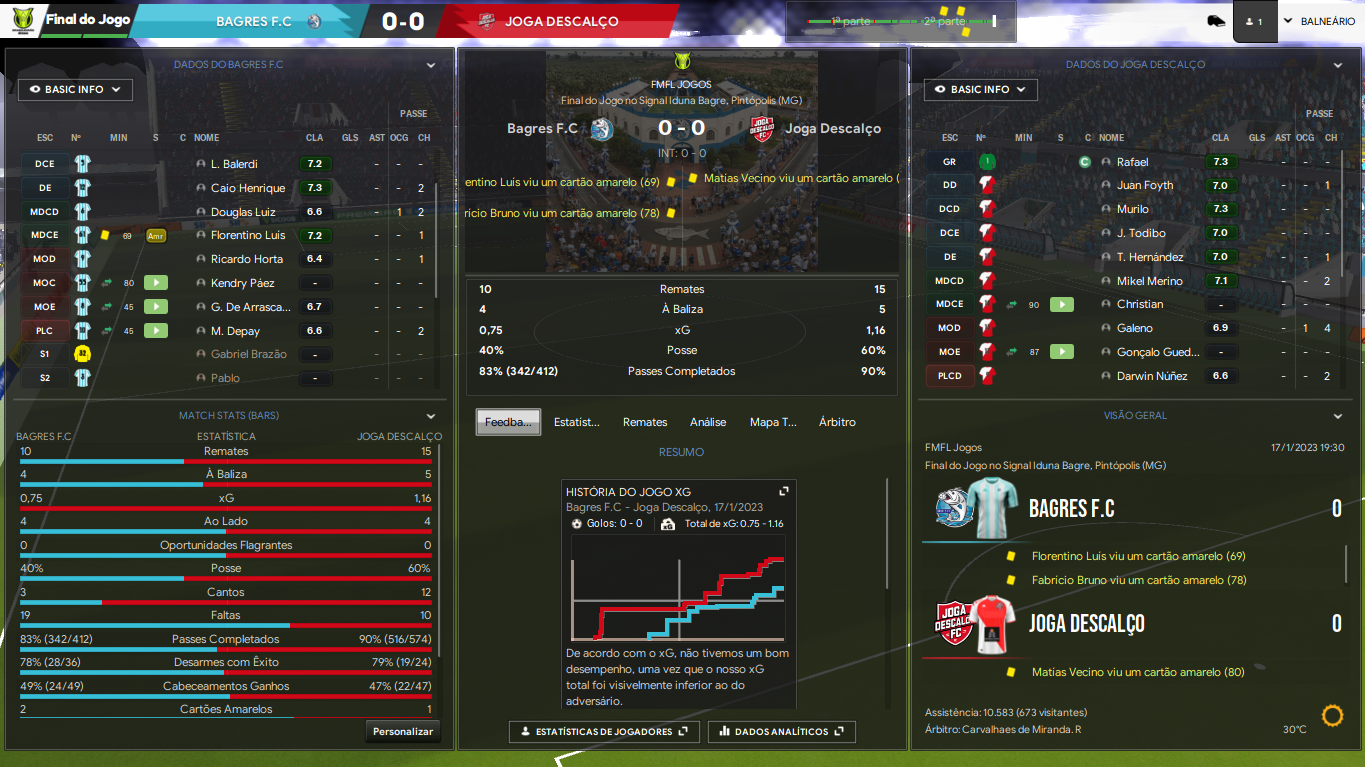
Task: Expand the História do Jogo xG chart
Action: tap(785, 491)
